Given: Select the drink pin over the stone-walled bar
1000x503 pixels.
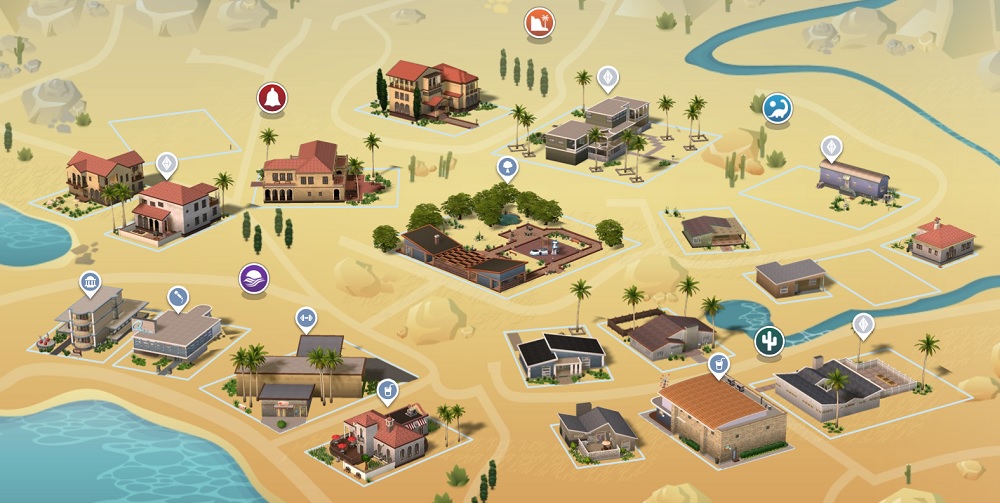Looking at the screenshot, I should coord(717,364).
